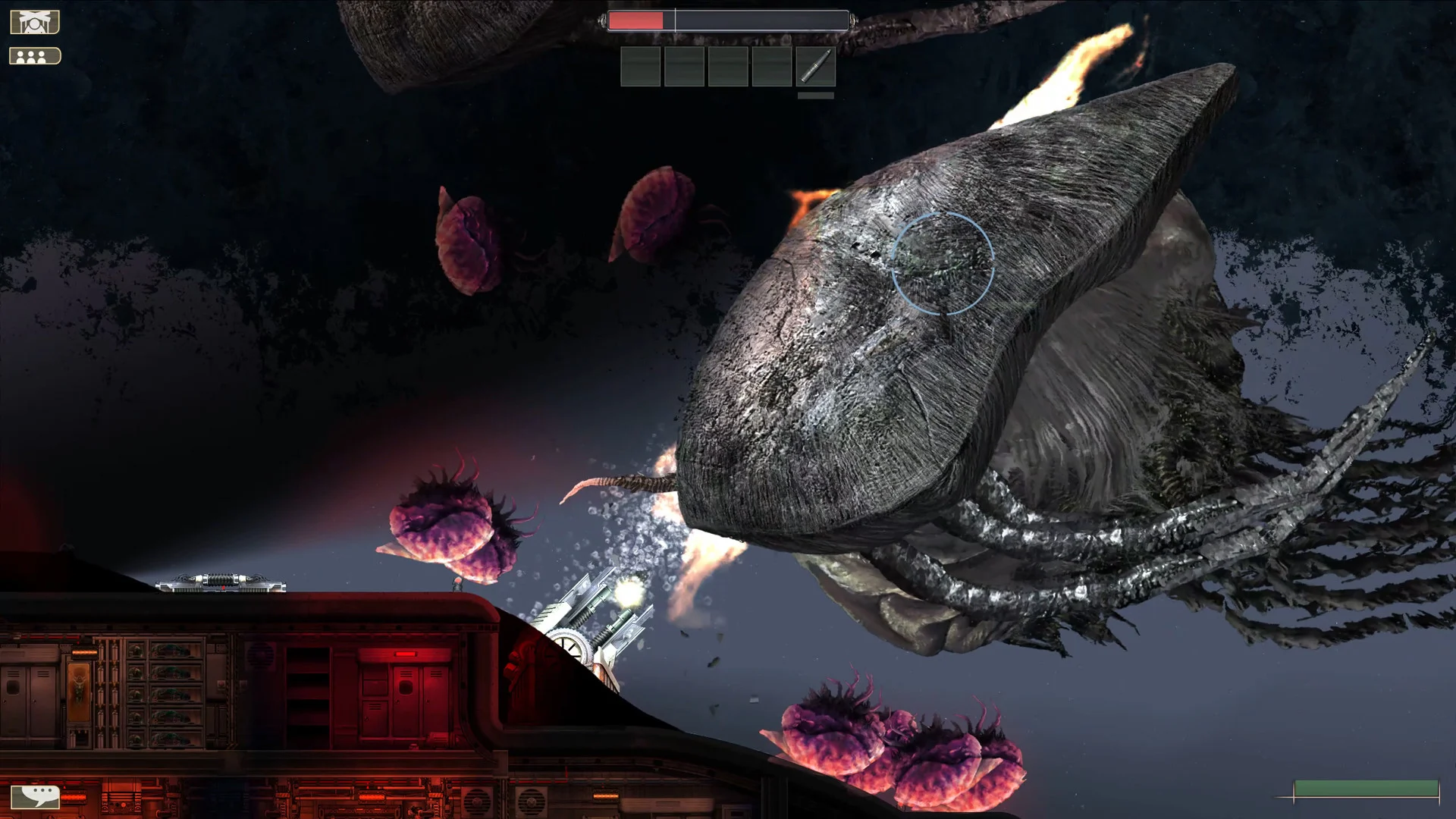Click the ammo counter below the shell slot

tap(815, 96)
